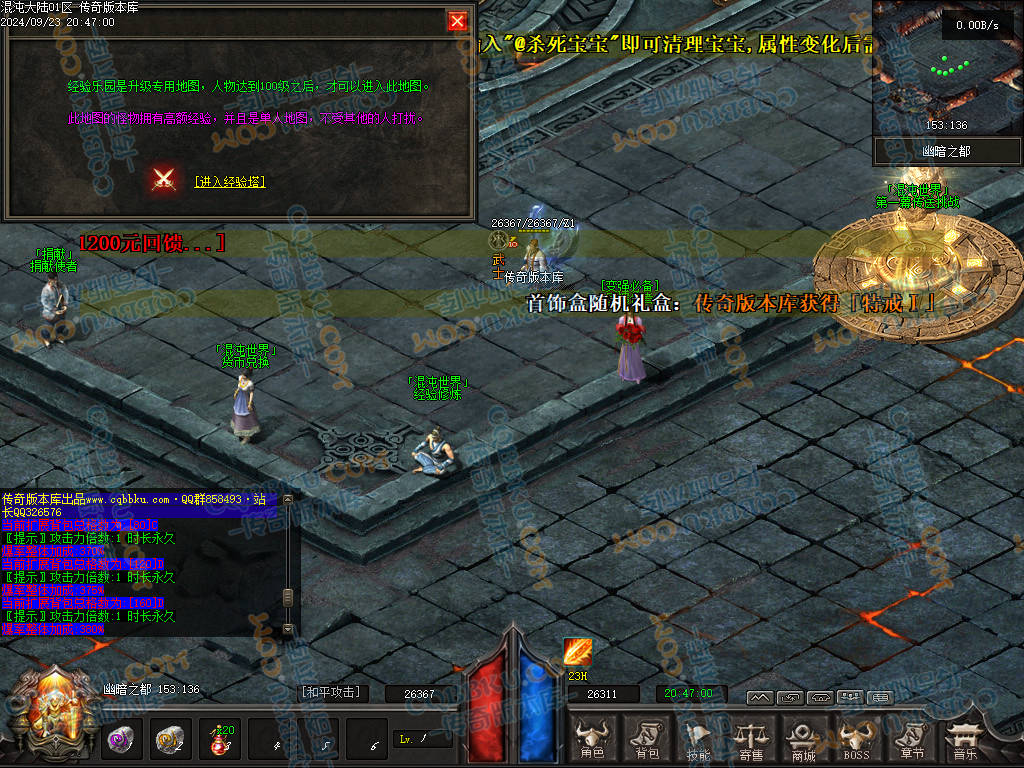Click the flaming slash buff icon
1024x768 pixels.
578,652
